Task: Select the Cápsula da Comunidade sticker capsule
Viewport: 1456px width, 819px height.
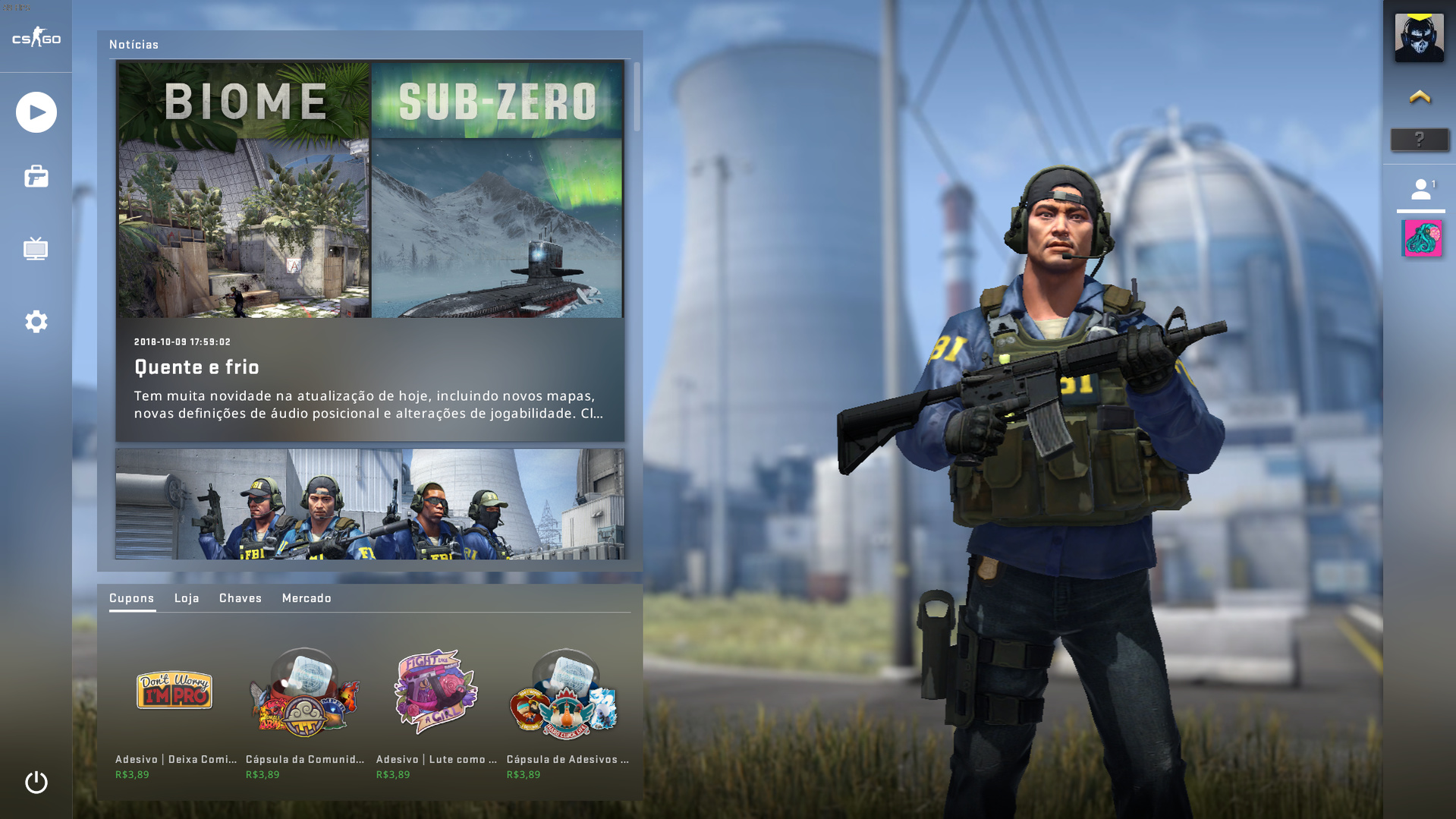Action: coord(304,692)
